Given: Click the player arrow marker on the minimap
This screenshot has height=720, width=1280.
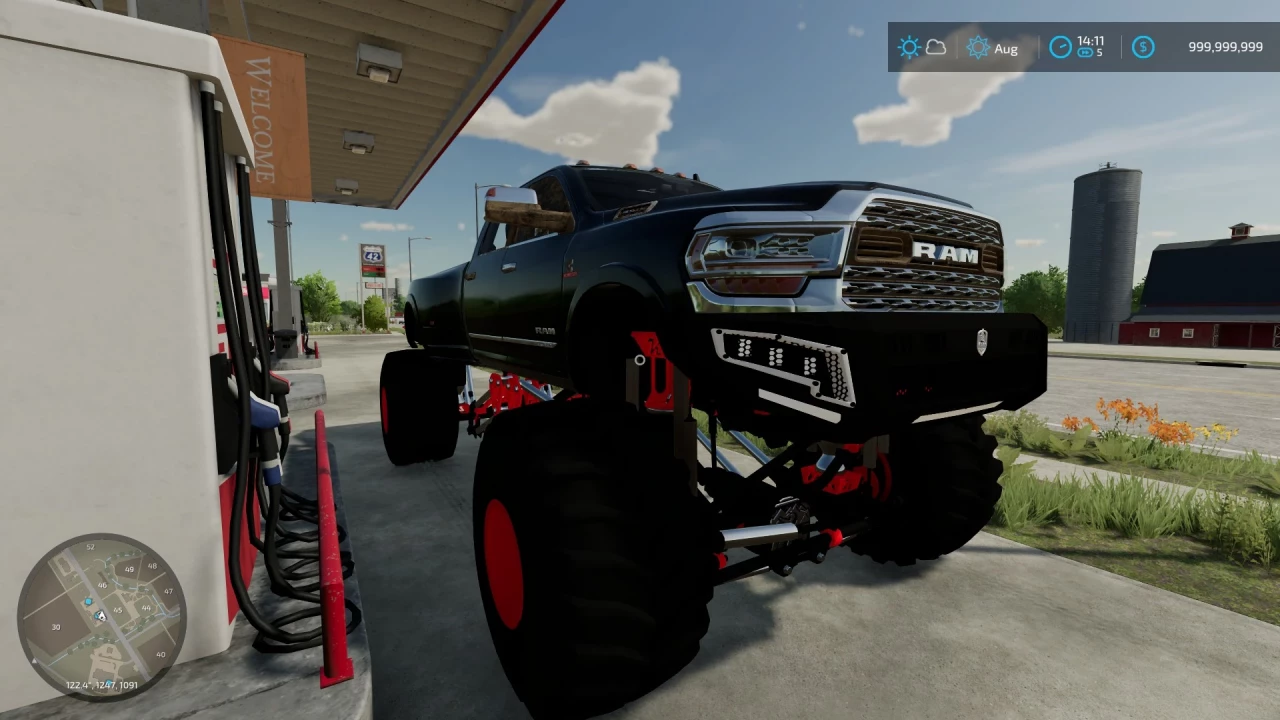Looking at the screenshot, I should click(100, 615).
